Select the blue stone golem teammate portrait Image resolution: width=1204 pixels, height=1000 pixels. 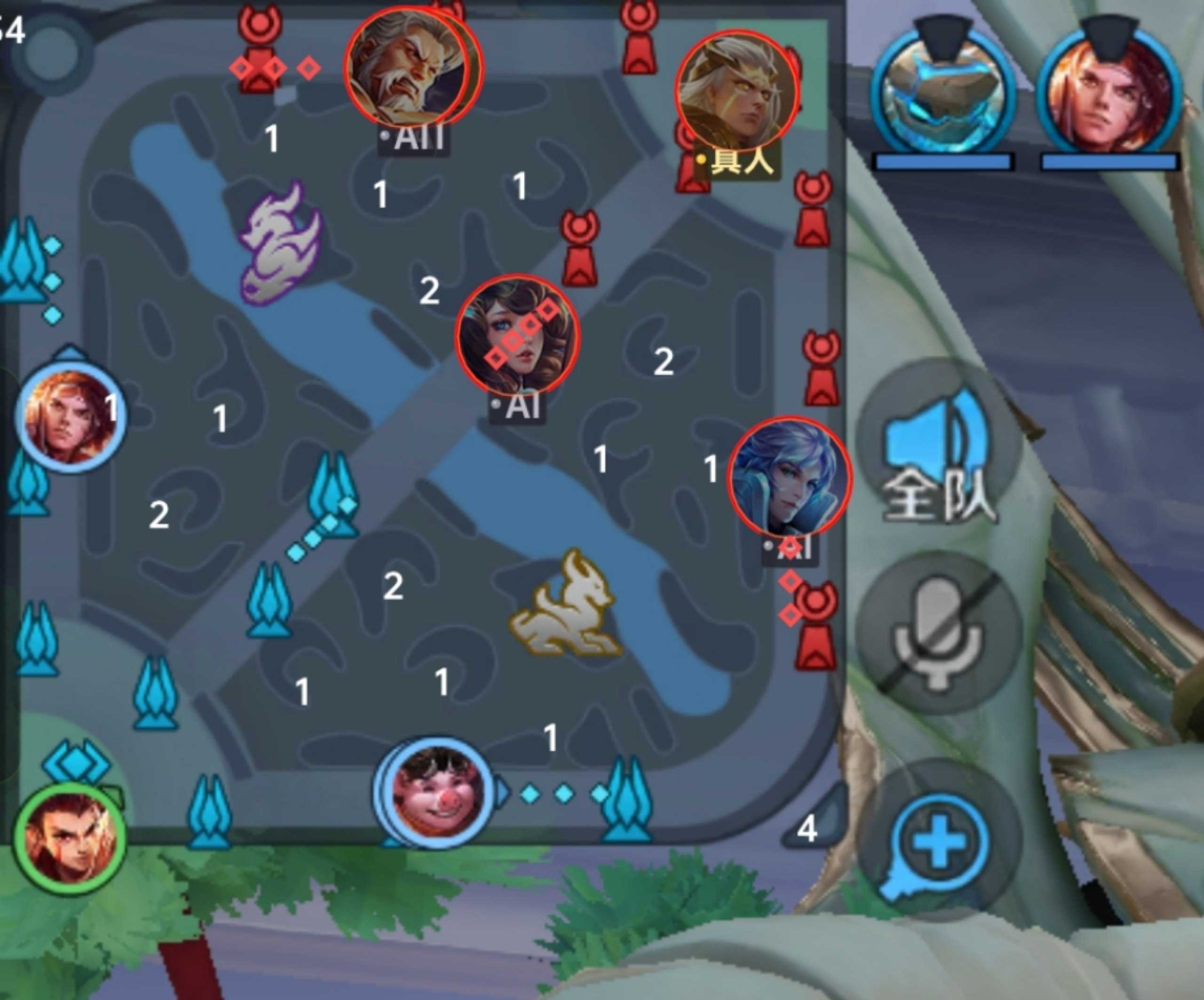click(x=942, y=92)
